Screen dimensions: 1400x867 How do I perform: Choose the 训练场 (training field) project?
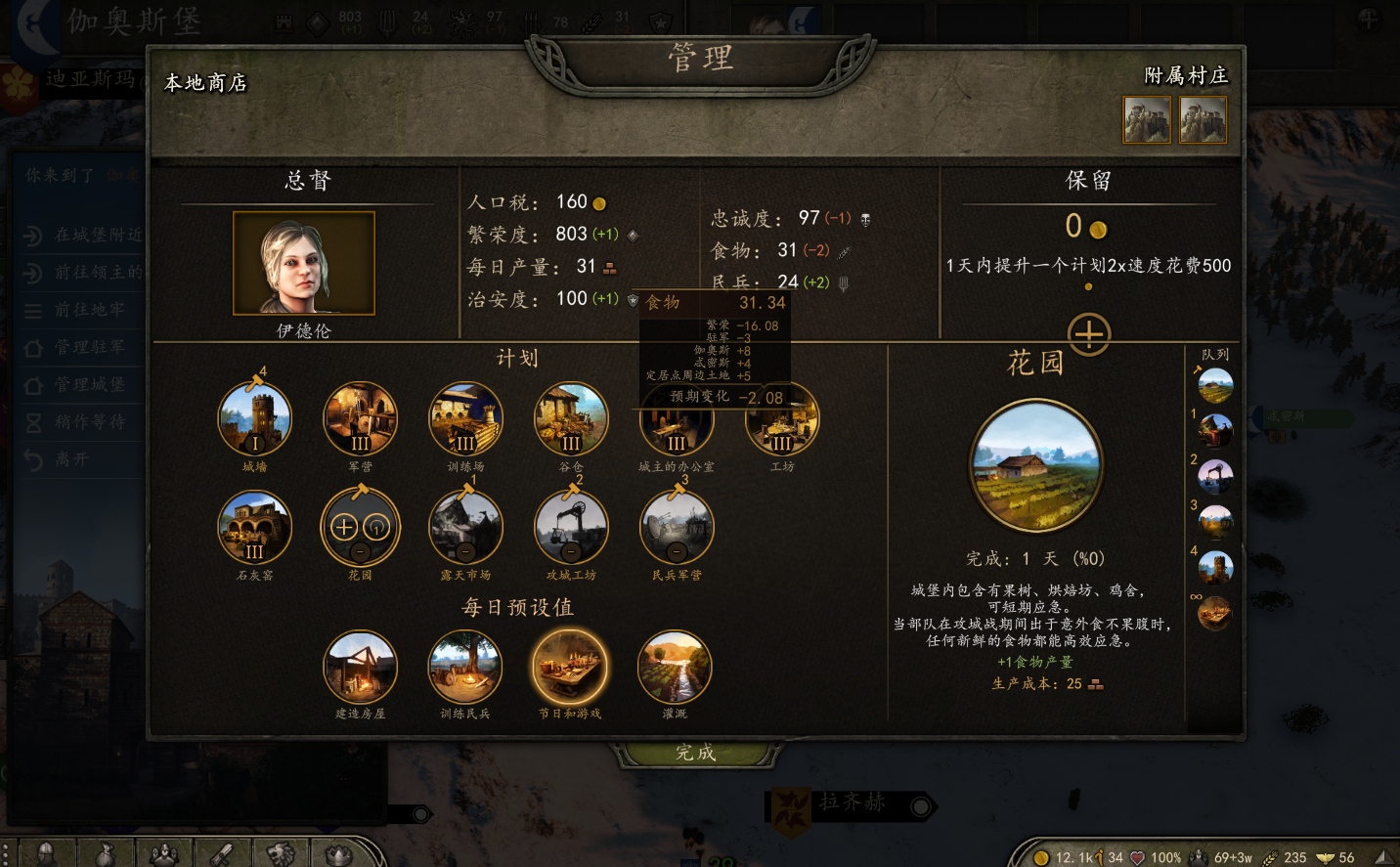[x=466, y=419]
